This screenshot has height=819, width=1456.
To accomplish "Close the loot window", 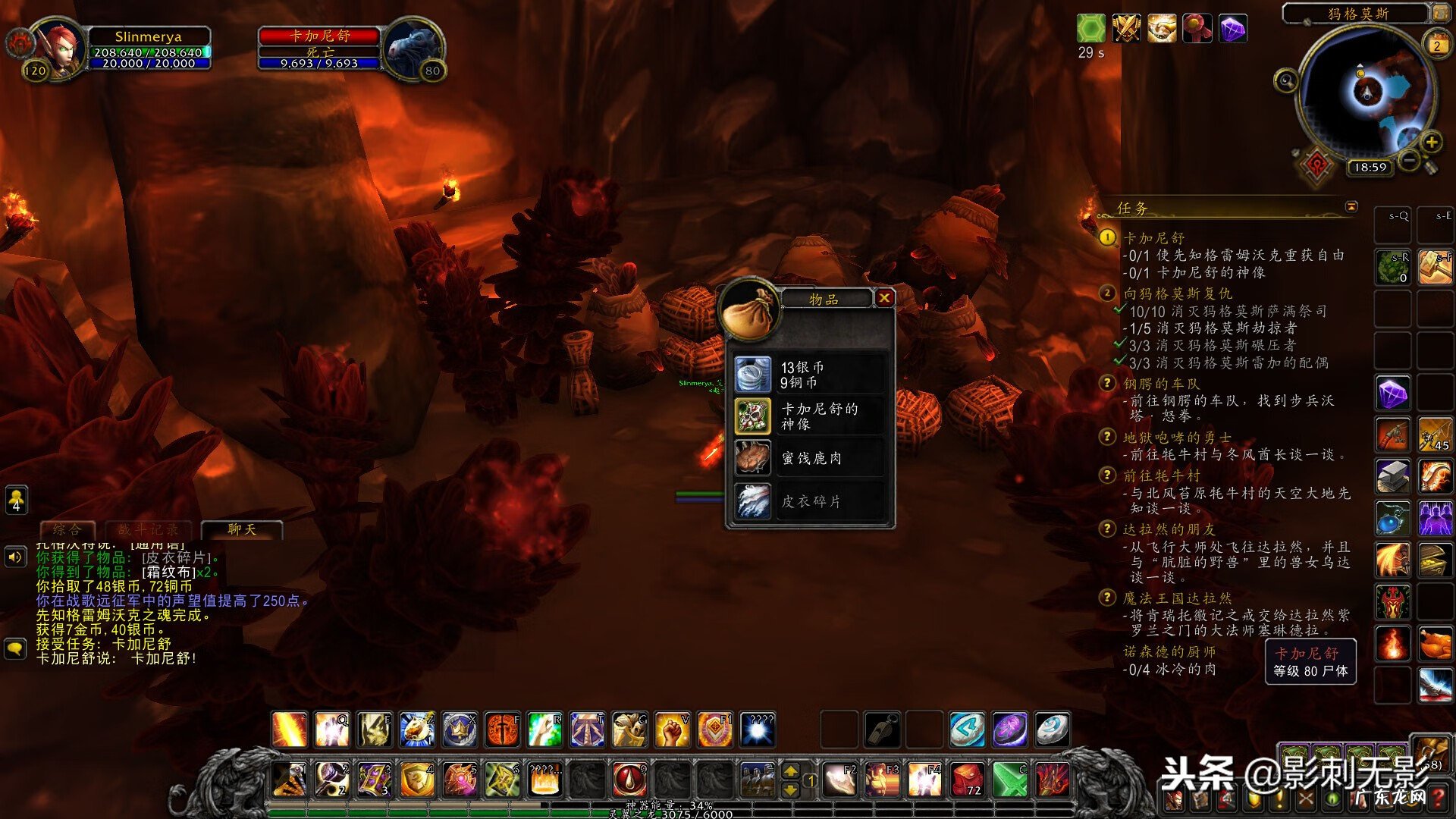I will 884,298.
